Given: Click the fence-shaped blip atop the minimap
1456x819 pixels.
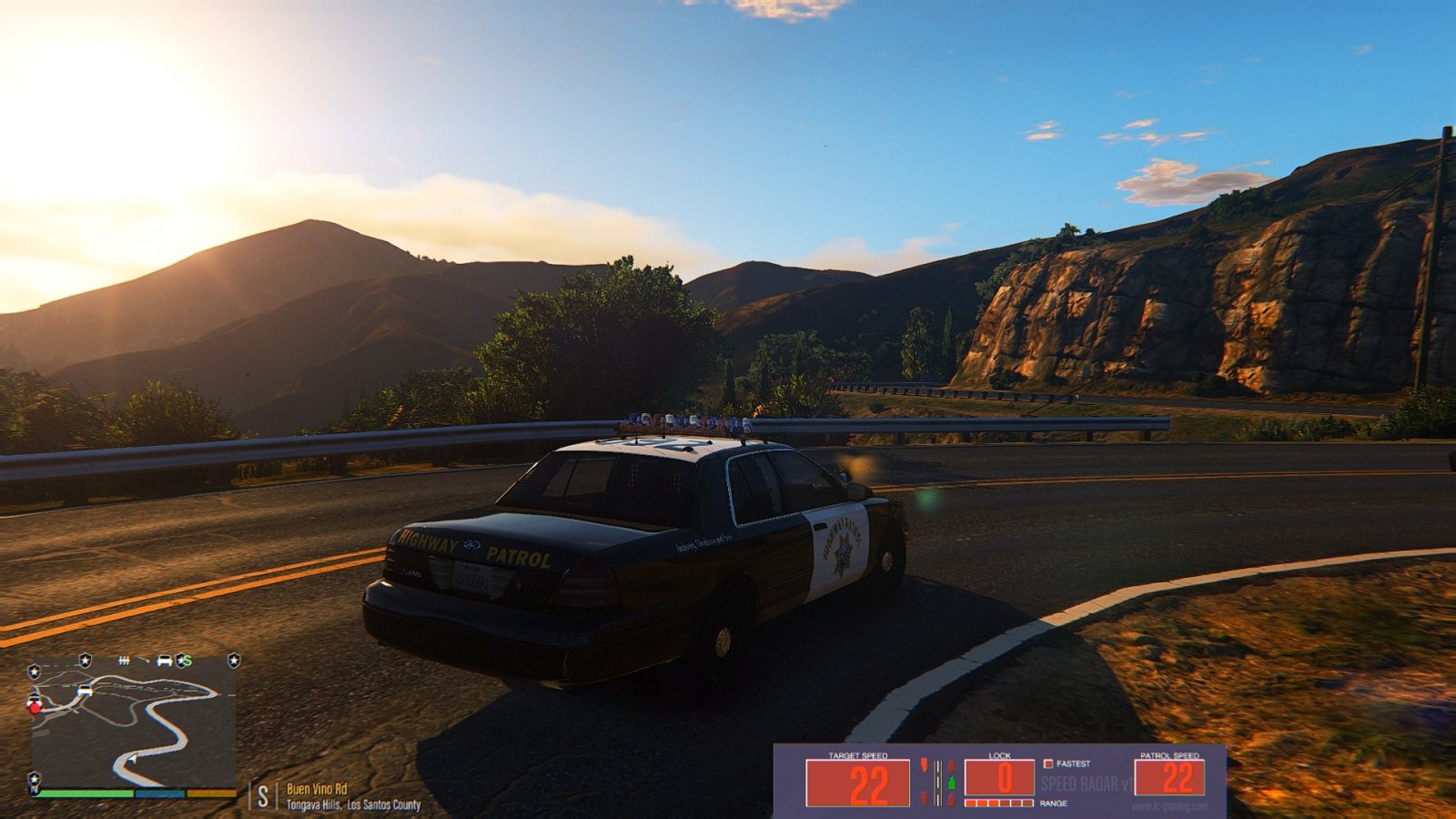Looking at the screenshot, I should point(125,660).
